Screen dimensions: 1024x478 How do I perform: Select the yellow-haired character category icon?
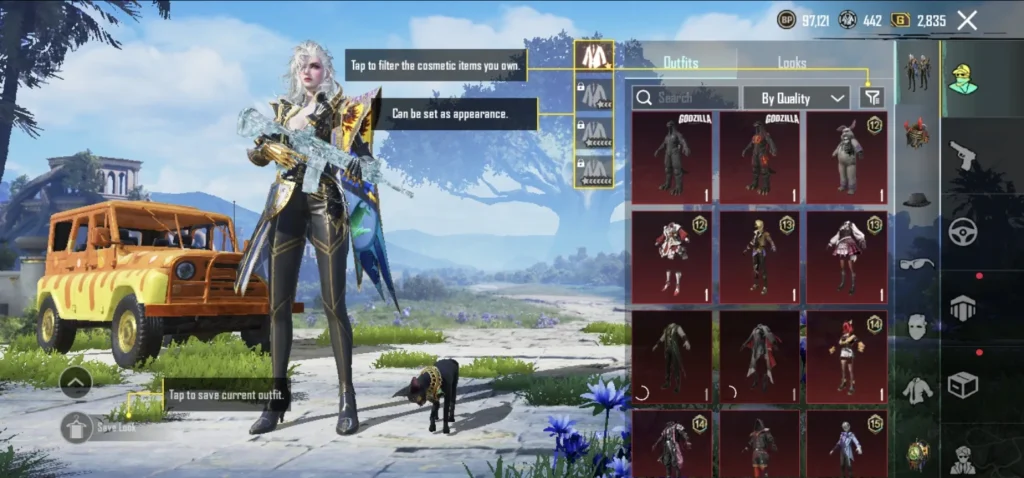[x=963, y=78]
